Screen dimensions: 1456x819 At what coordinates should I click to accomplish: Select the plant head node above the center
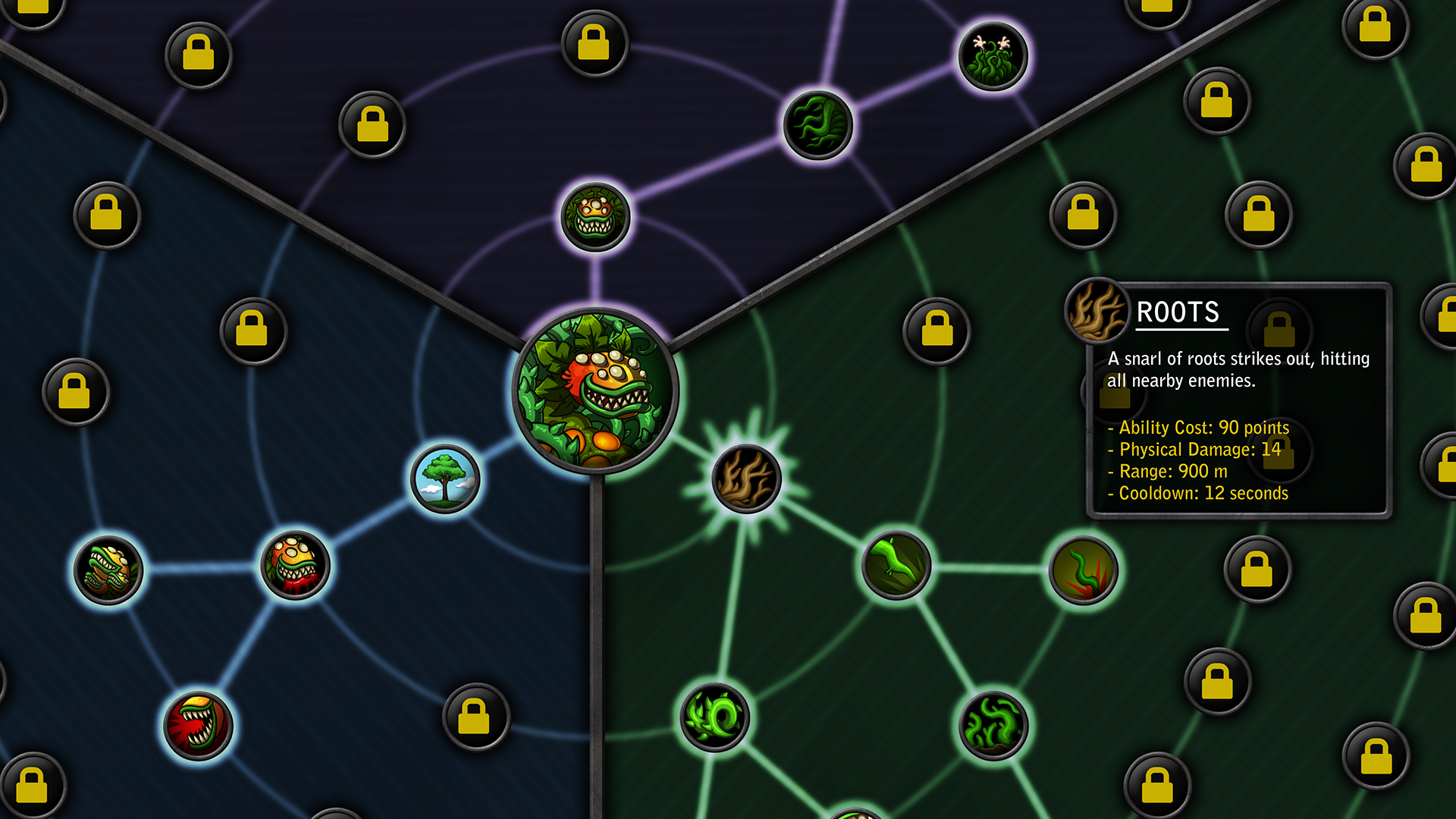(595, 218)
